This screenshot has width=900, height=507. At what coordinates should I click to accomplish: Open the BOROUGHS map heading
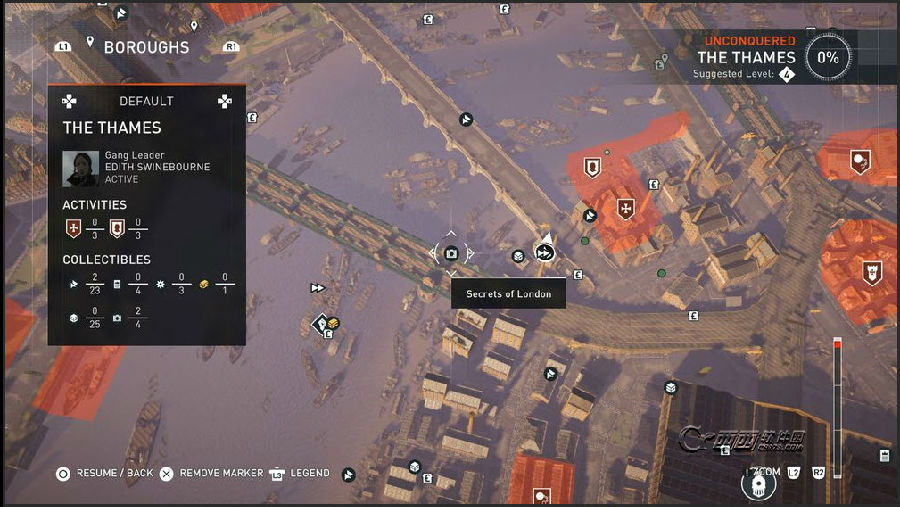[146, 47]
